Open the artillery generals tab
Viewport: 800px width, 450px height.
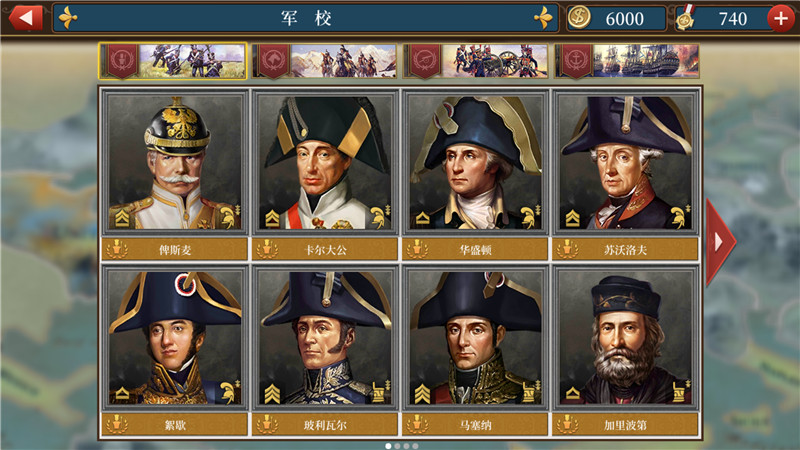pos(476,61)
